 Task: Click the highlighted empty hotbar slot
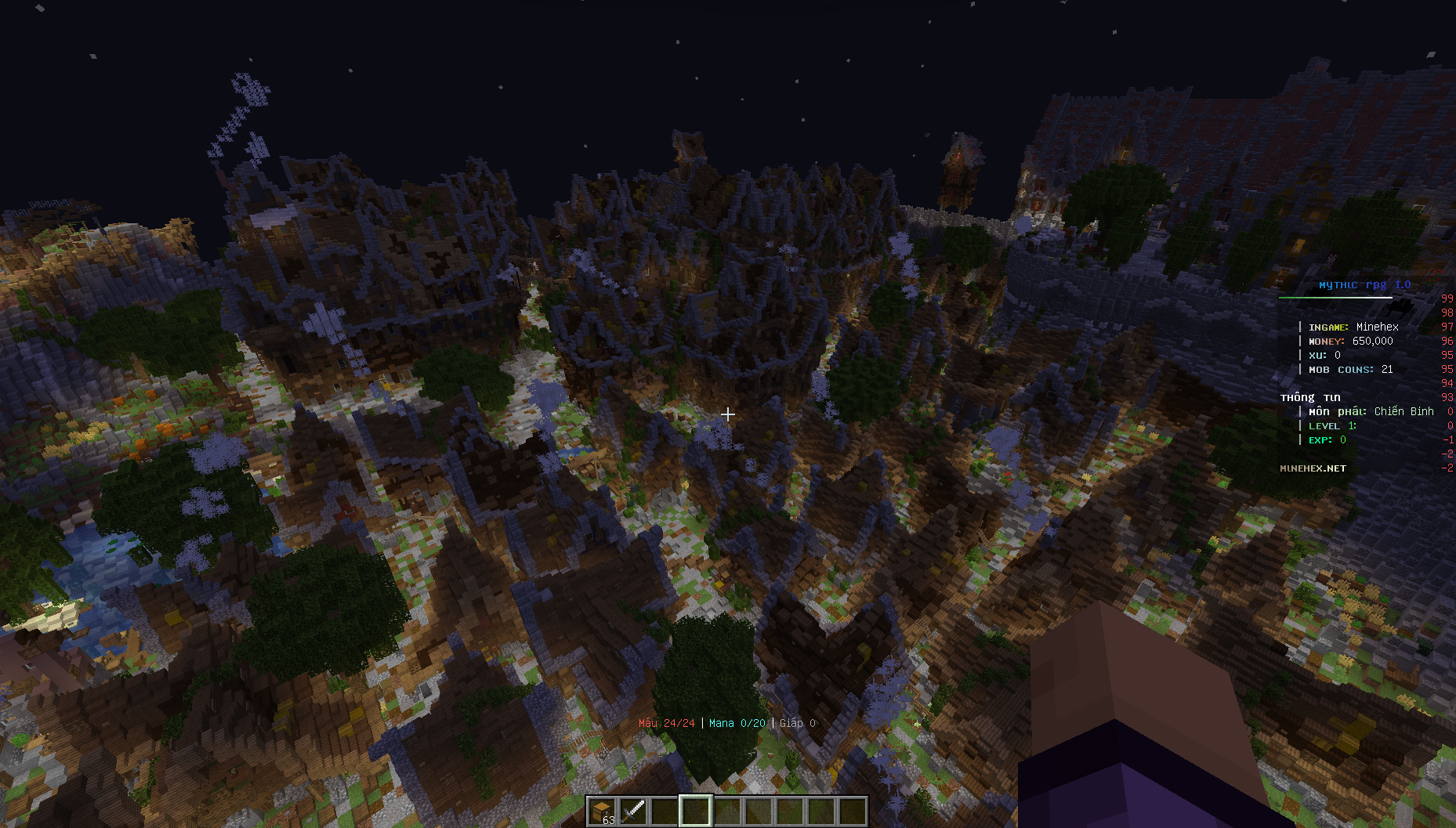coord(695,811)
